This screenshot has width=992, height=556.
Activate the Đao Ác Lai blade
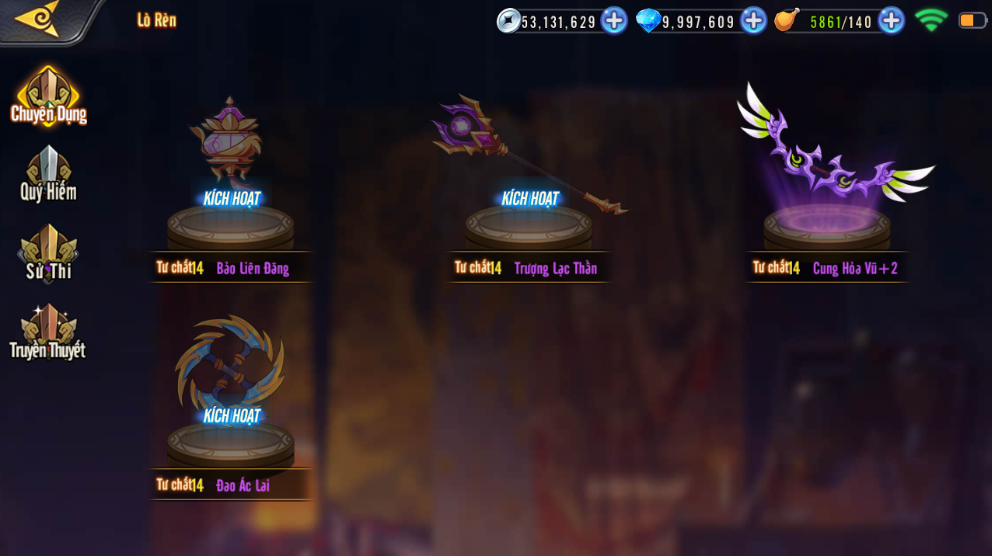point(231,415)
